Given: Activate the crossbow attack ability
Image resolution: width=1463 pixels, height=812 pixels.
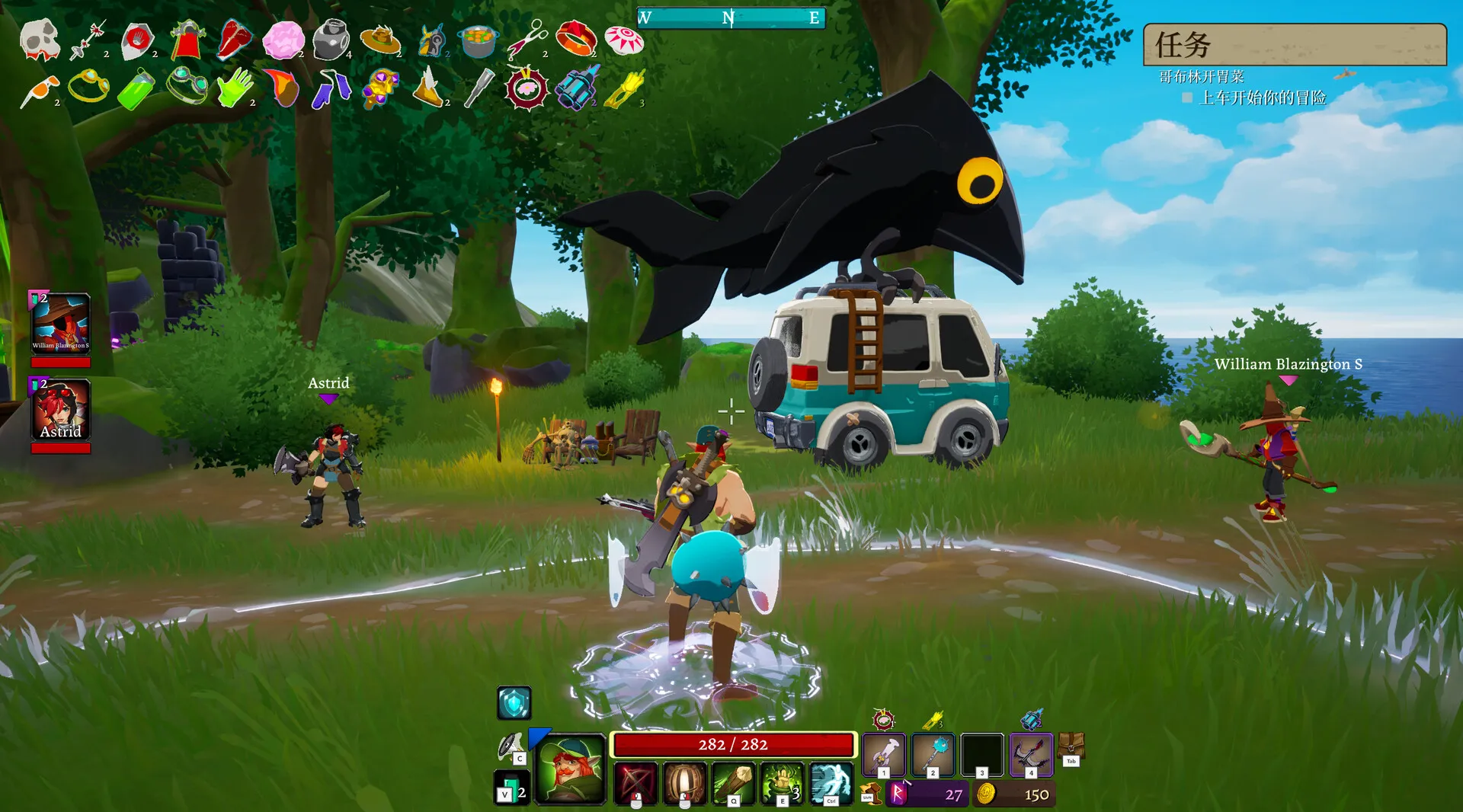Looking at the screenshot, I should coord(635,782).
